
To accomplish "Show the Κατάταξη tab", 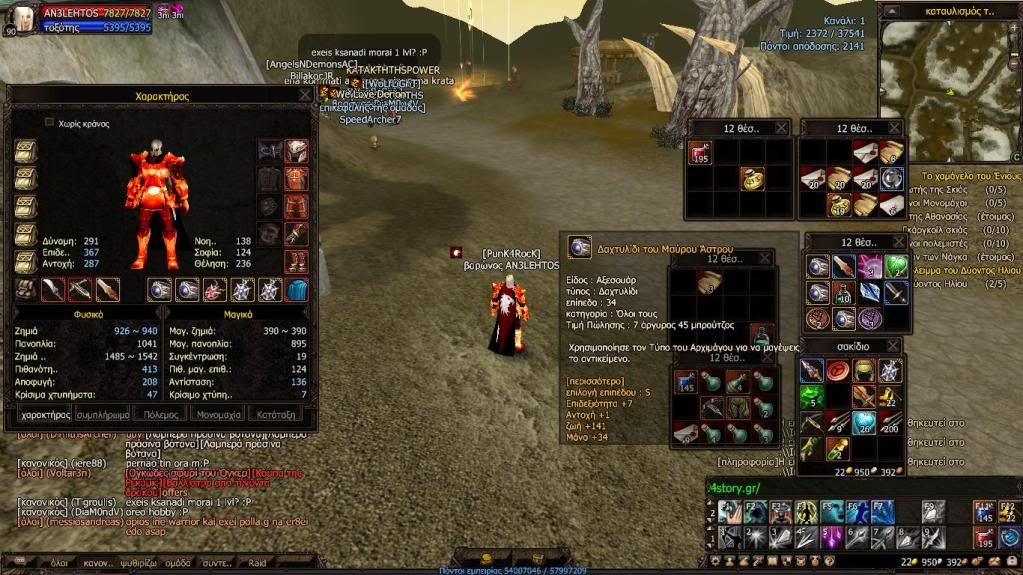I will [x=276, y=413].
